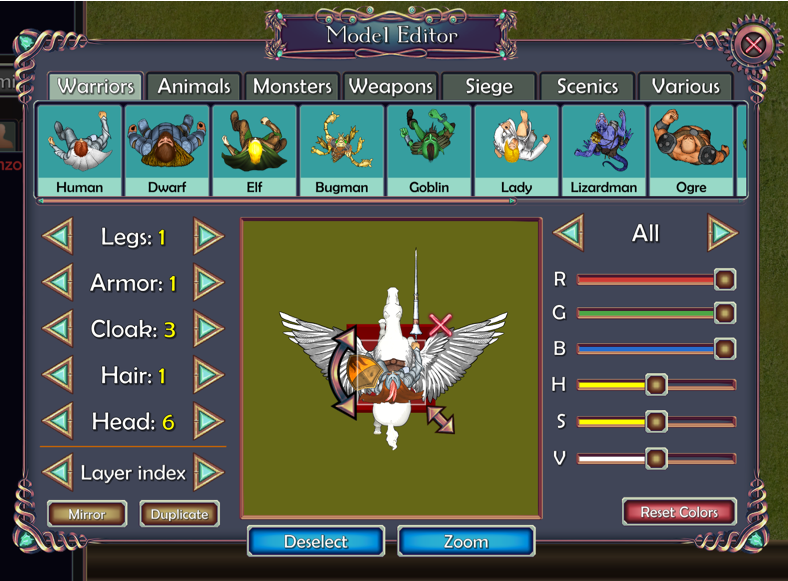Click the Deselect button

coord(316,542)
